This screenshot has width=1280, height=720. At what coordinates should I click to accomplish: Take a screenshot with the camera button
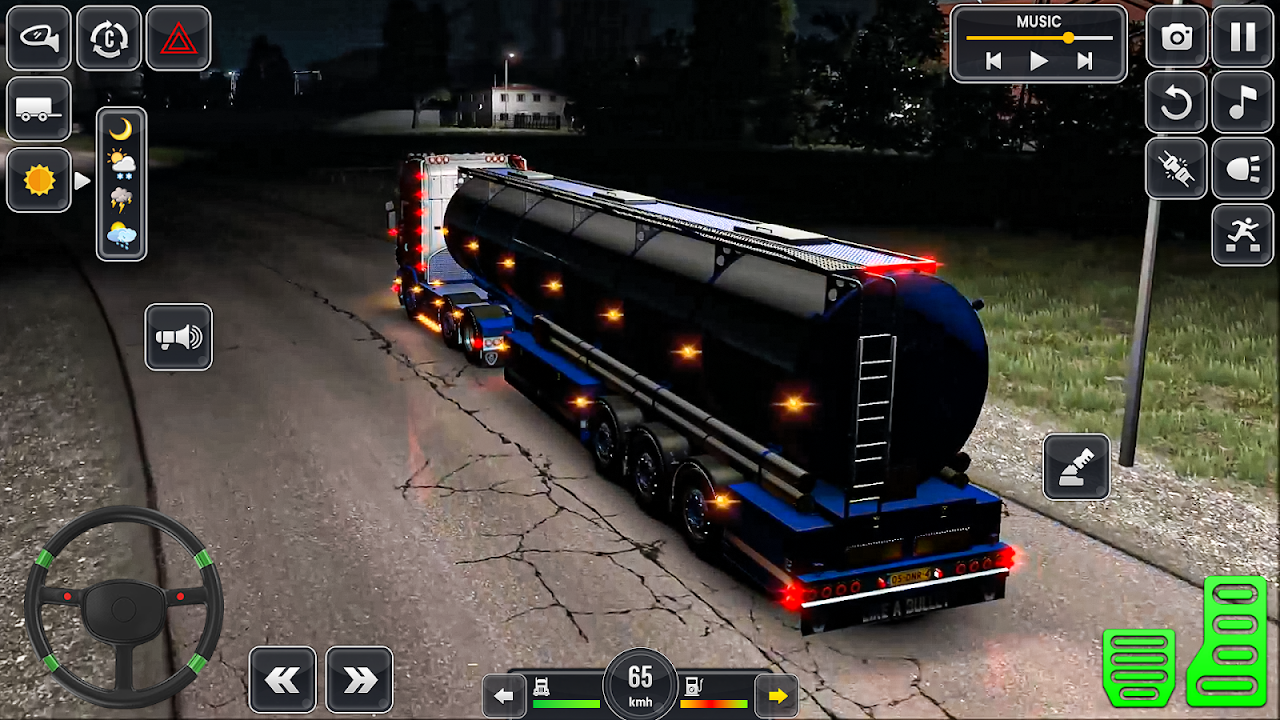(1176, 37)
